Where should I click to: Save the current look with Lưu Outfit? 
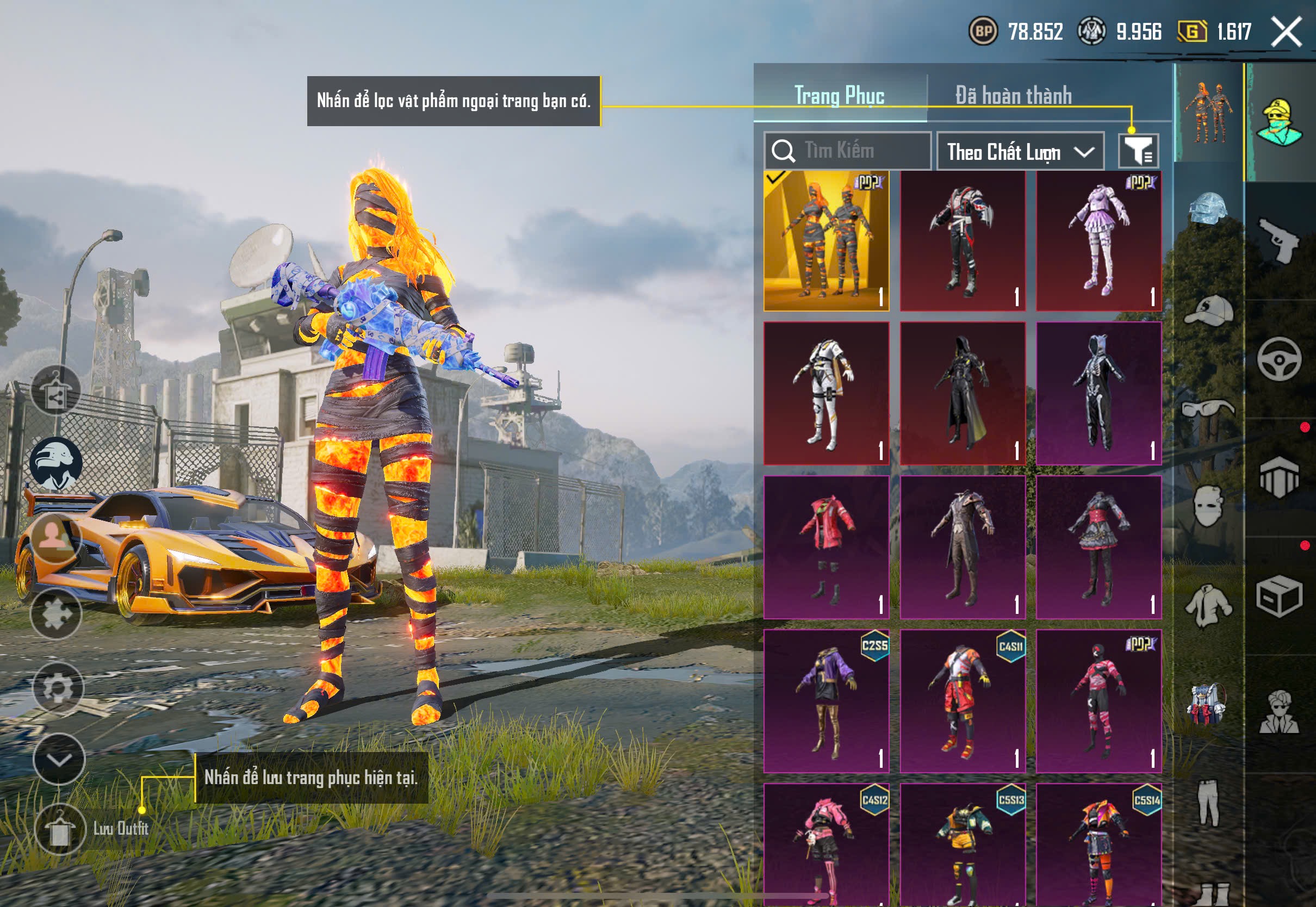60,830
